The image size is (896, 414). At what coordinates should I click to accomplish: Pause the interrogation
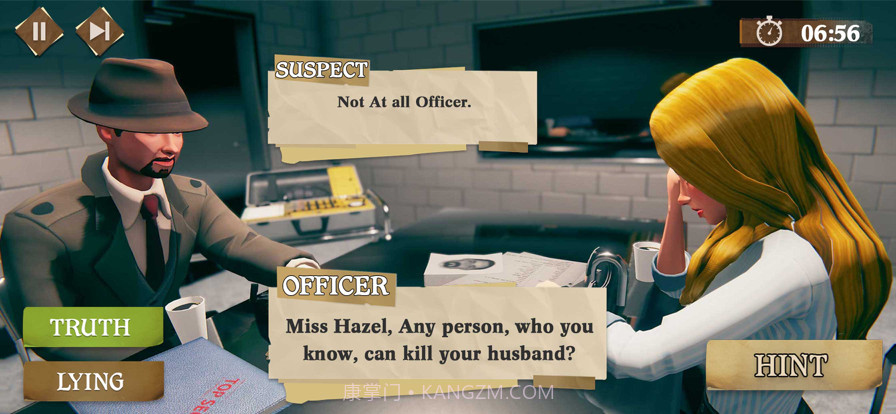point(39,31)
